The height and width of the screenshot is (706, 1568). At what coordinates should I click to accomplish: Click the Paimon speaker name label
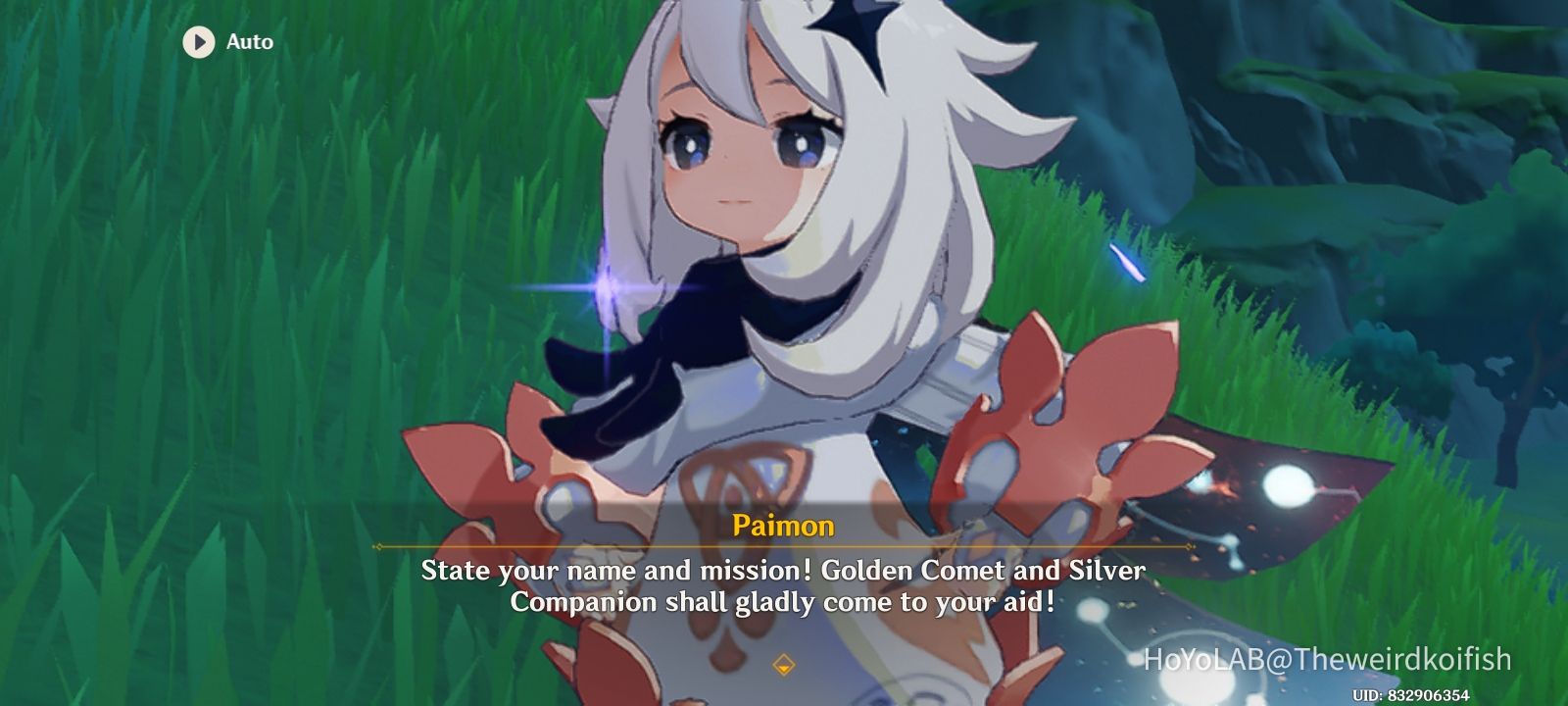pyautogui.click(x=783, y=526)
